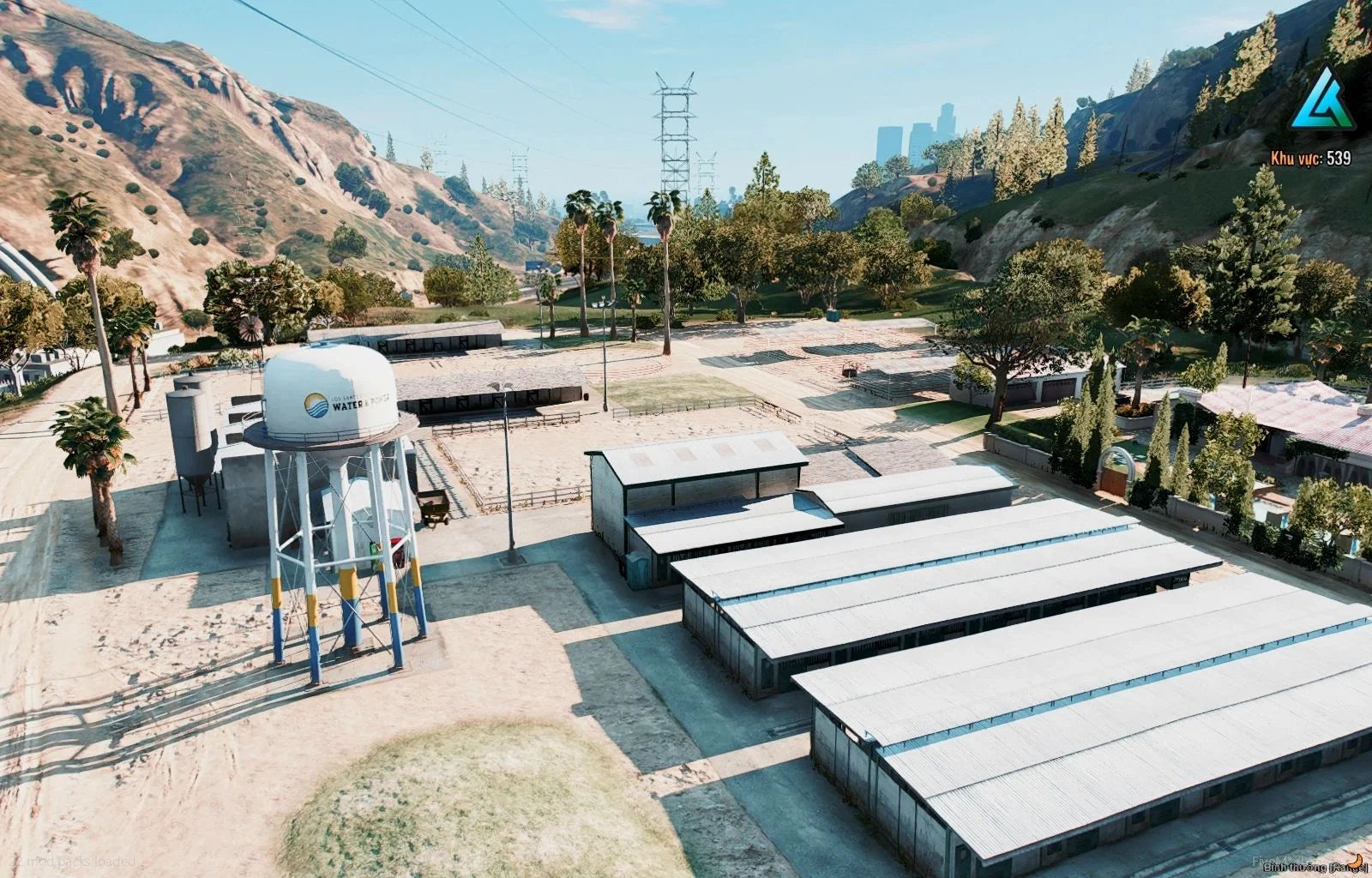Select the orange crescent voice range icon

(x=1356, y=859)
